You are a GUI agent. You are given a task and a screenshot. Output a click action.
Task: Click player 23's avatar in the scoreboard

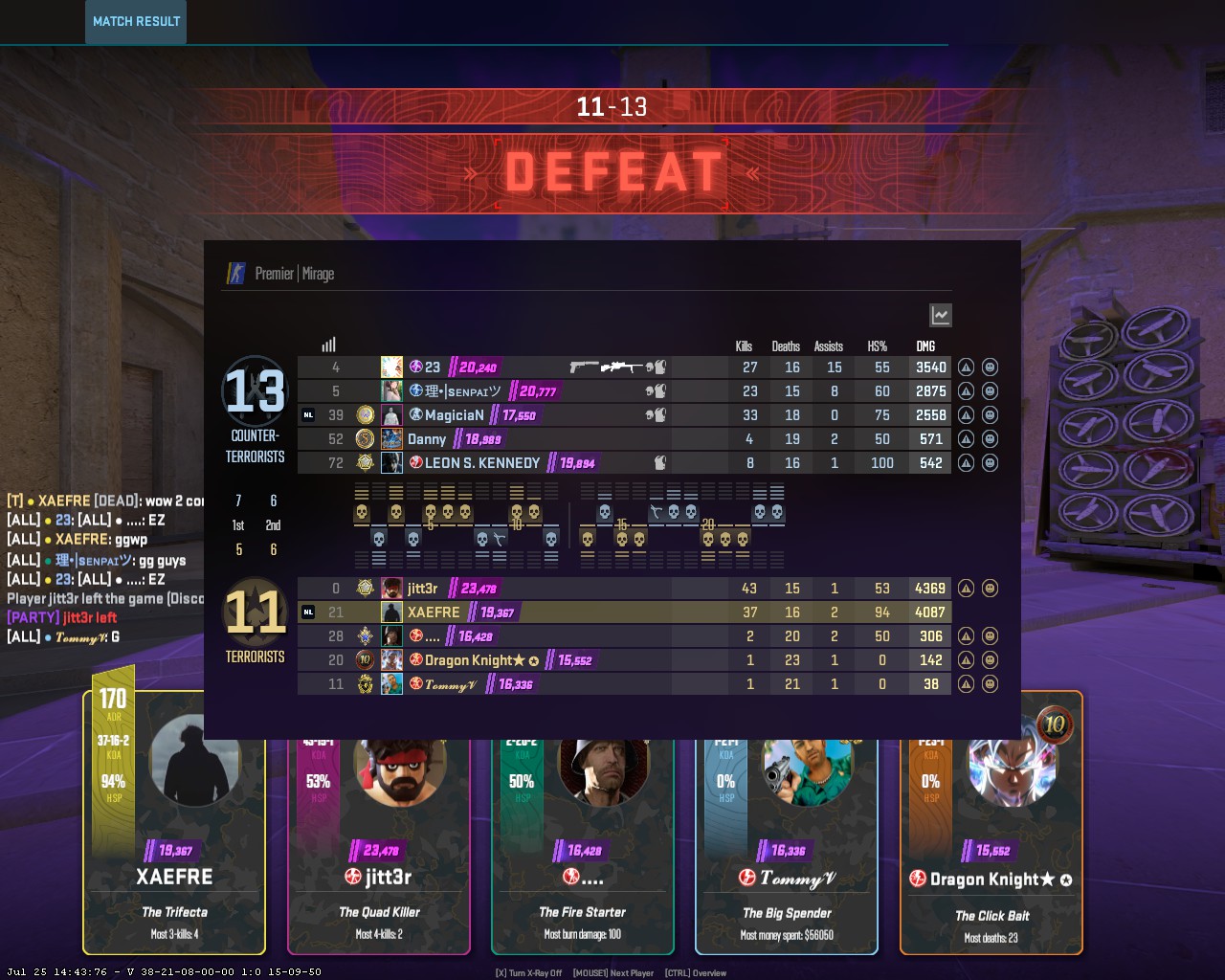tap(391, 367)
